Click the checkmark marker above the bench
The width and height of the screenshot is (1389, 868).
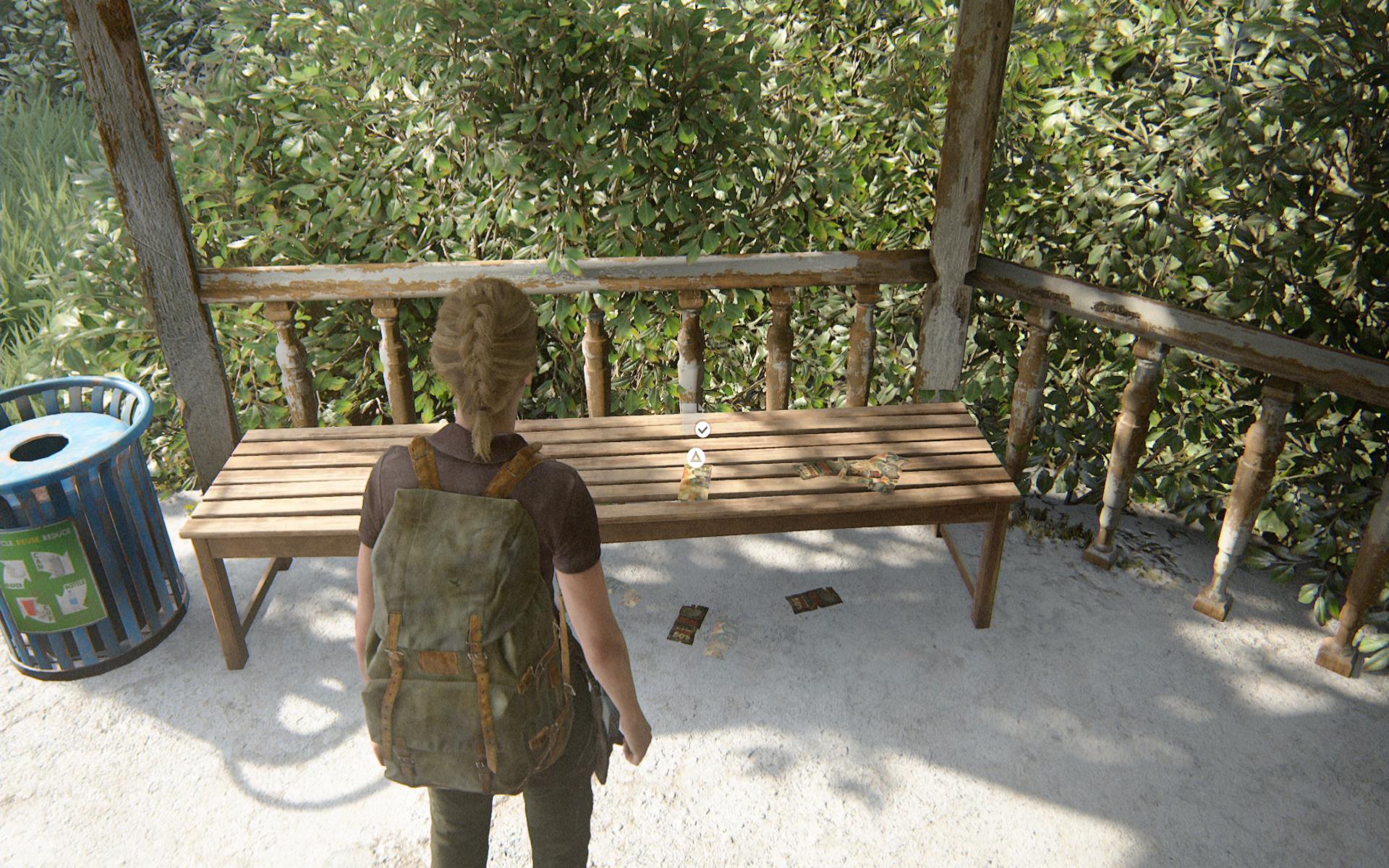click(x=702, y=430)
